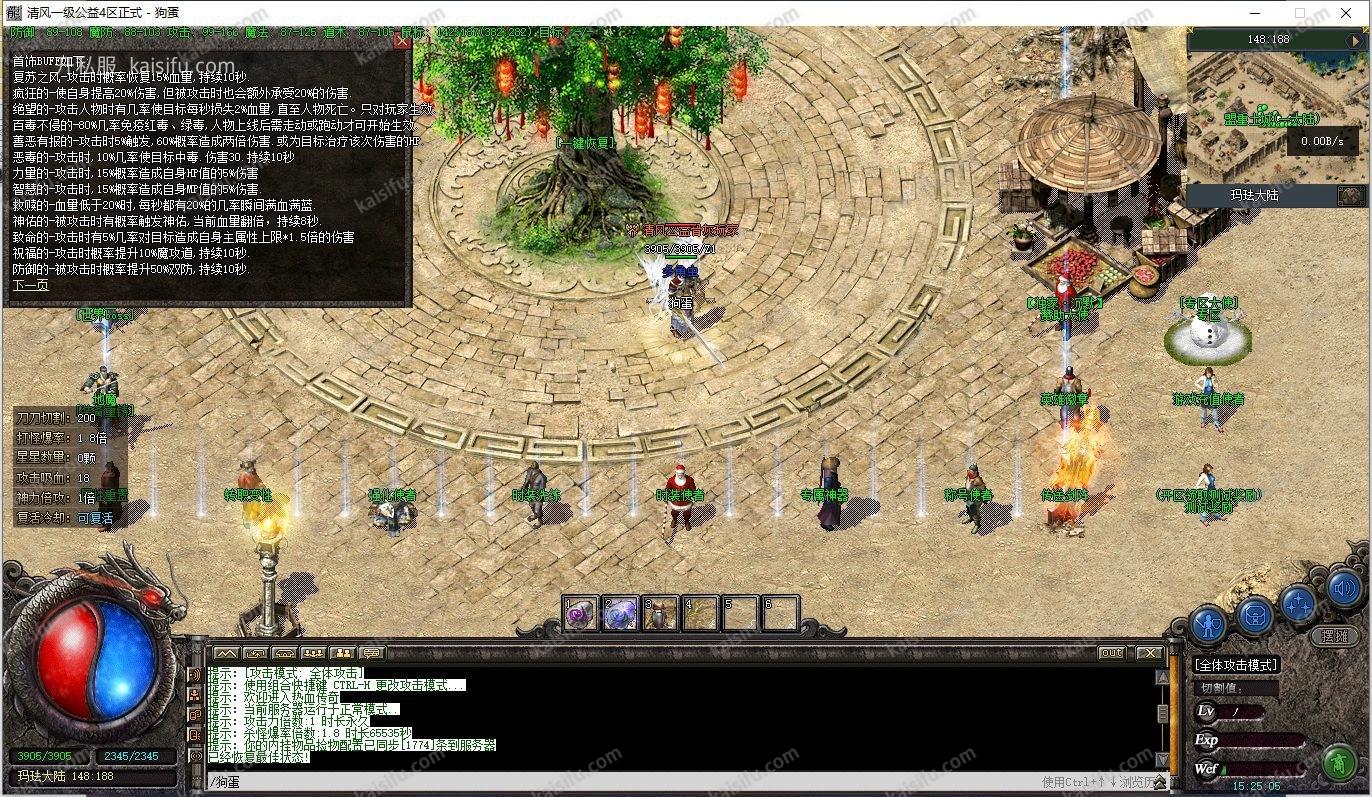
Task: Select the mountain-shaped chat channel tab
Action: pos(227,653)
